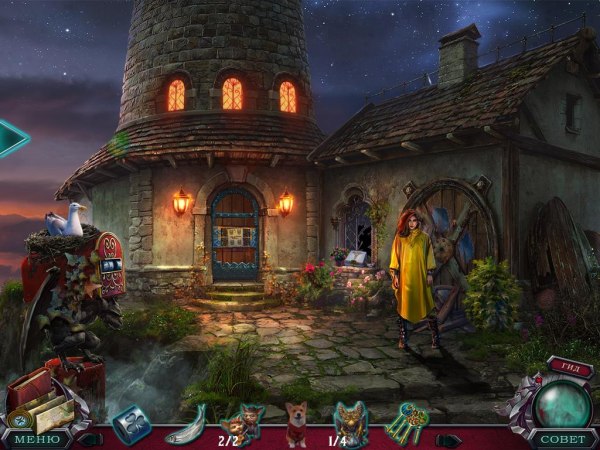Choose the corgi dog inventory item

(x=294, y=422)
